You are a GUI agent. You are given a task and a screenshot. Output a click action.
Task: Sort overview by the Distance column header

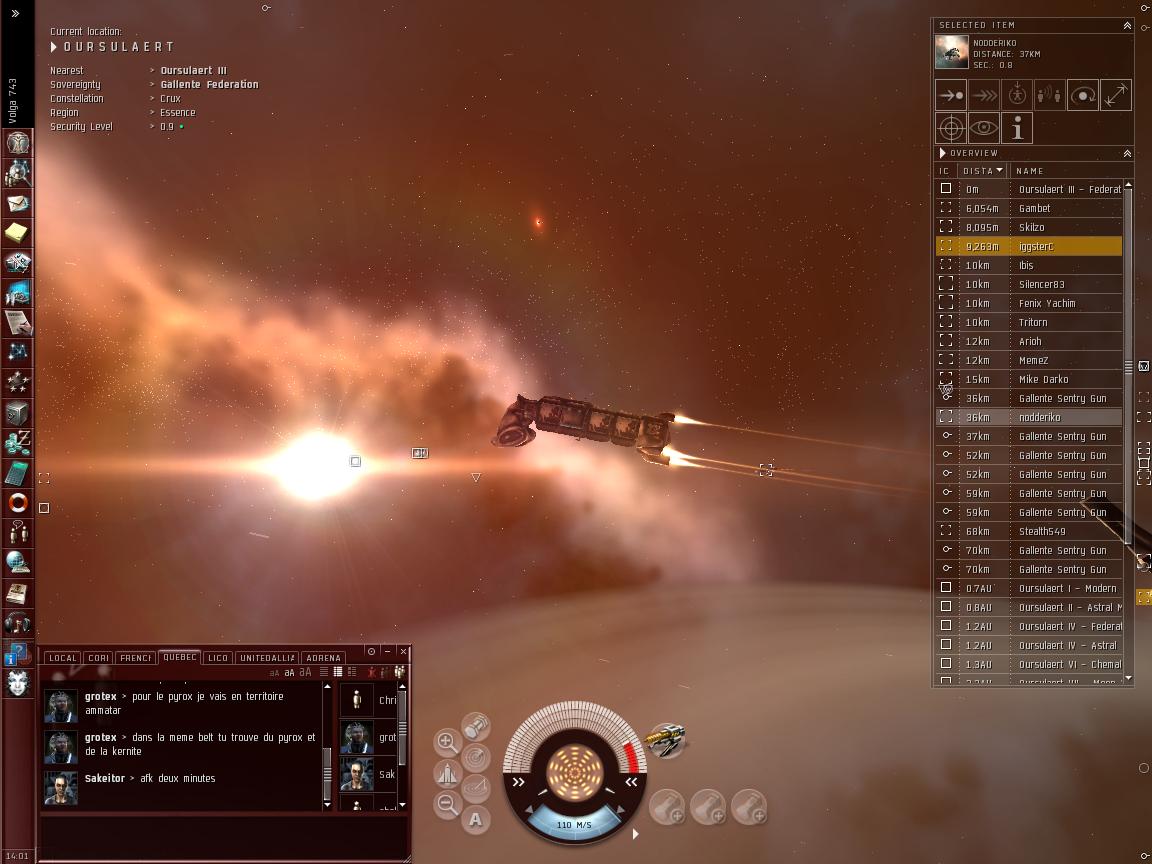983,171
